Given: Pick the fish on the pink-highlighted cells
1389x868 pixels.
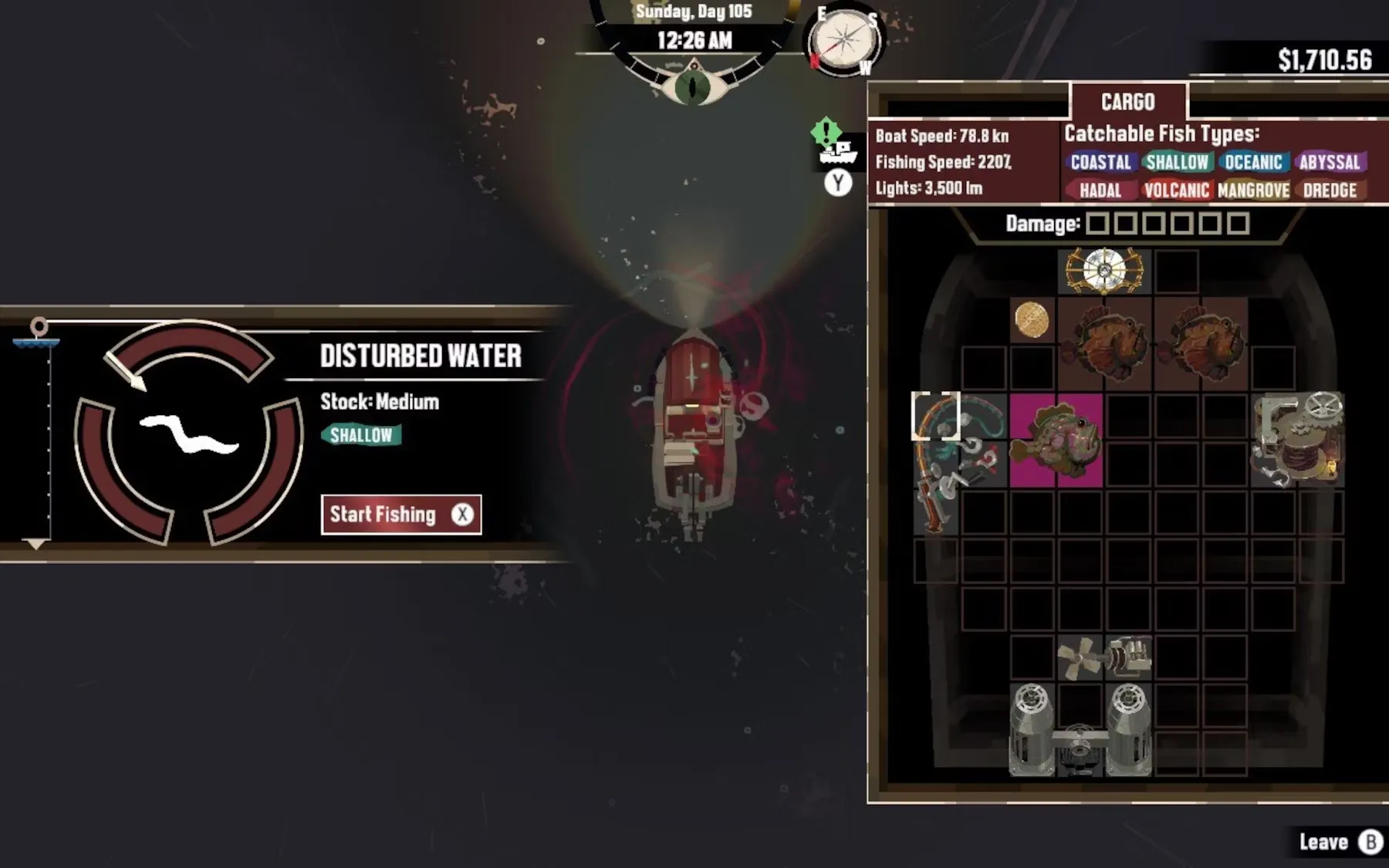Looking at the screenshot, I should point(1056,441).
